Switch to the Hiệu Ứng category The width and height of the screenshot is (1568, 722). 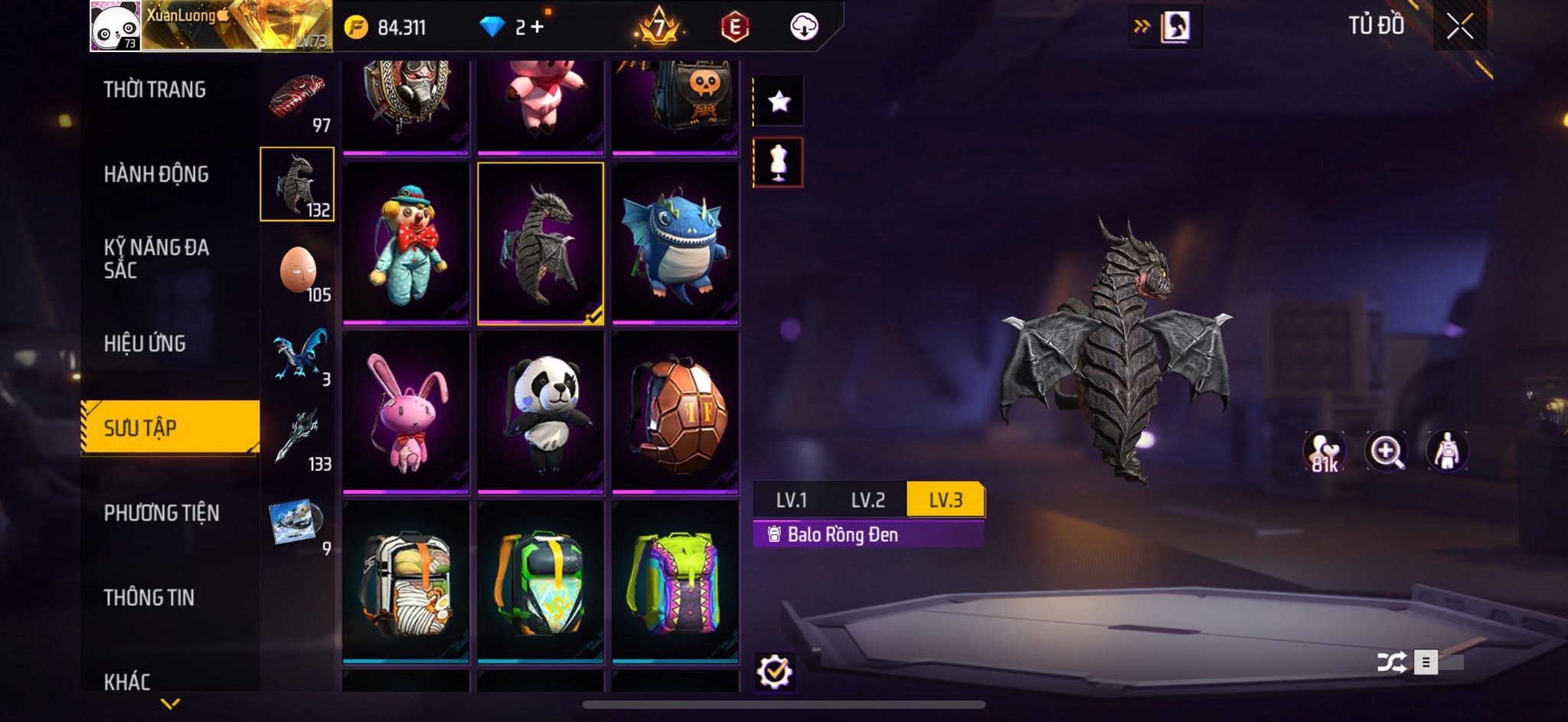click(x=145, y=343)
